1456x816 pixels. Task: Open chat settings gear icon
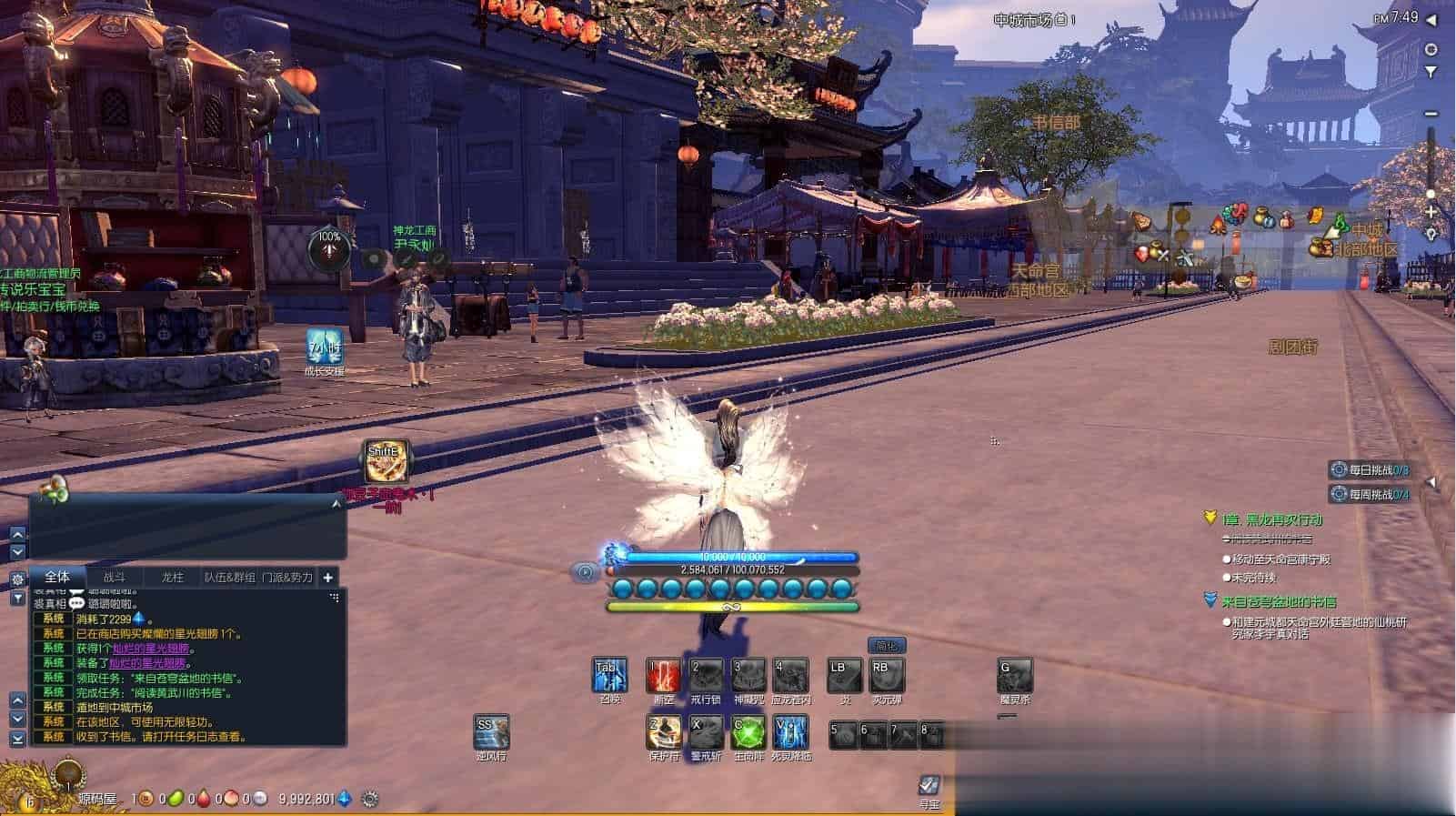click(17, 579)
